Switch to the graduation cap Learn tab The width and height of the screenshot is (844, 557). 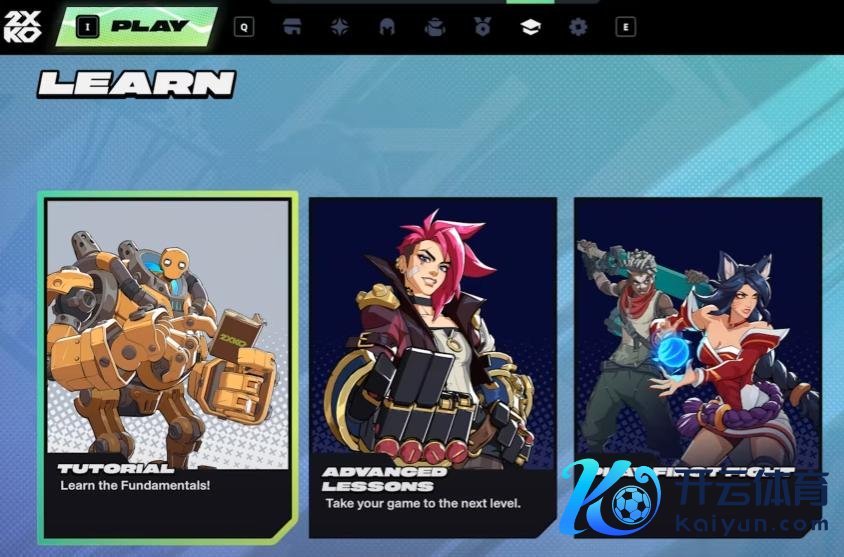[530, 27]
